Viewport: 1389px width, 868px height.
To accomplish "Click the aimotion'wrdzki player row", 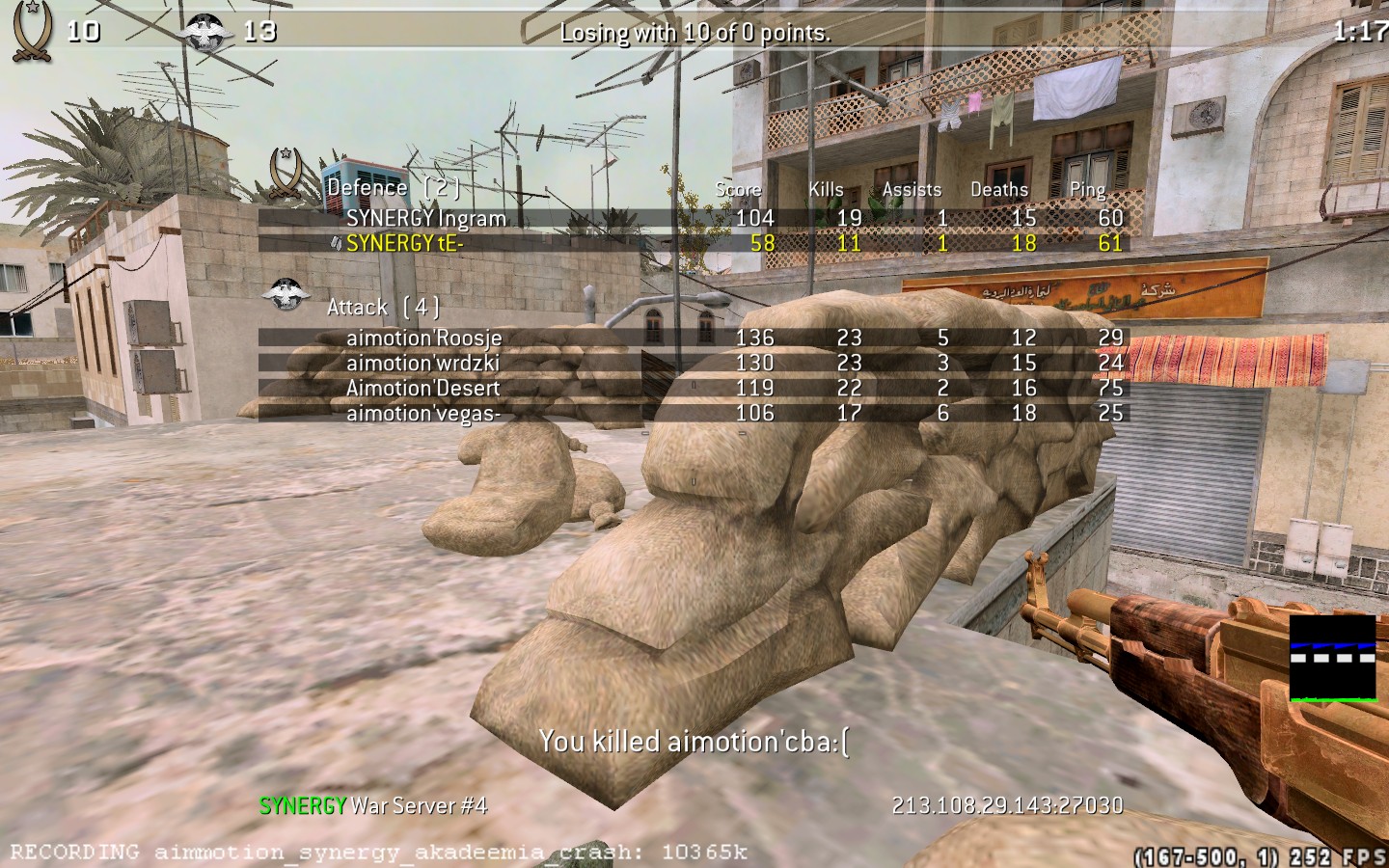I will coord(422,363).
